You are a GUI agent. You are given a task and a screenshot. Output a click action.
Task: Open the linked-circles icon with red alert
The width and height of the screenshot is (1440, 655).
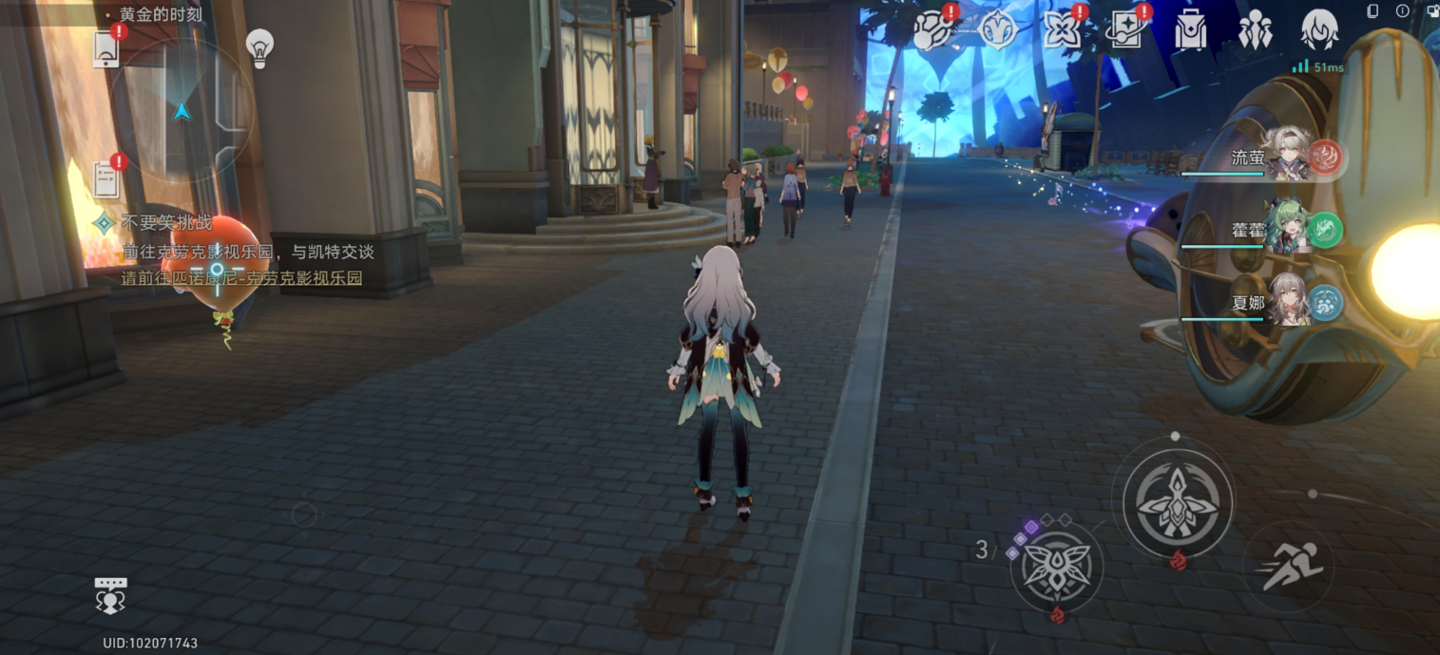tap(934, 30)
